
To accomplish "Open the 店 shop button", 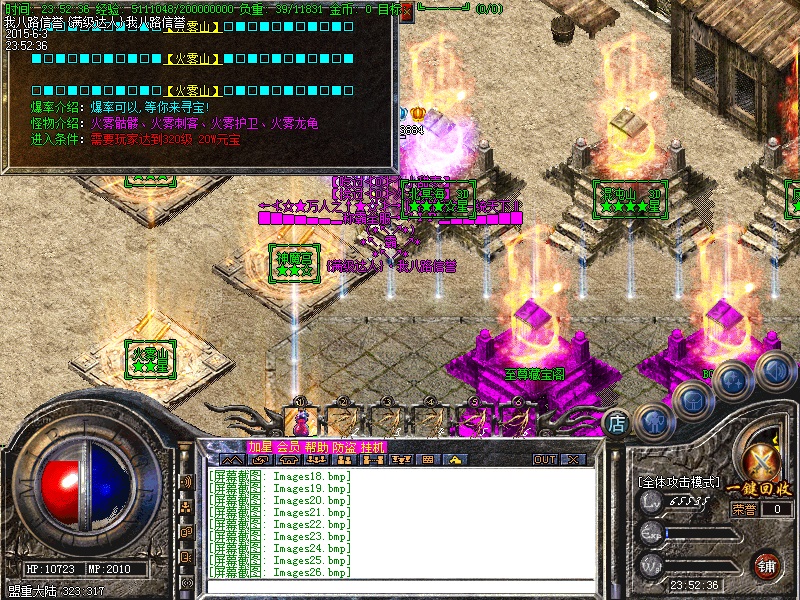I will click(617, 423).
